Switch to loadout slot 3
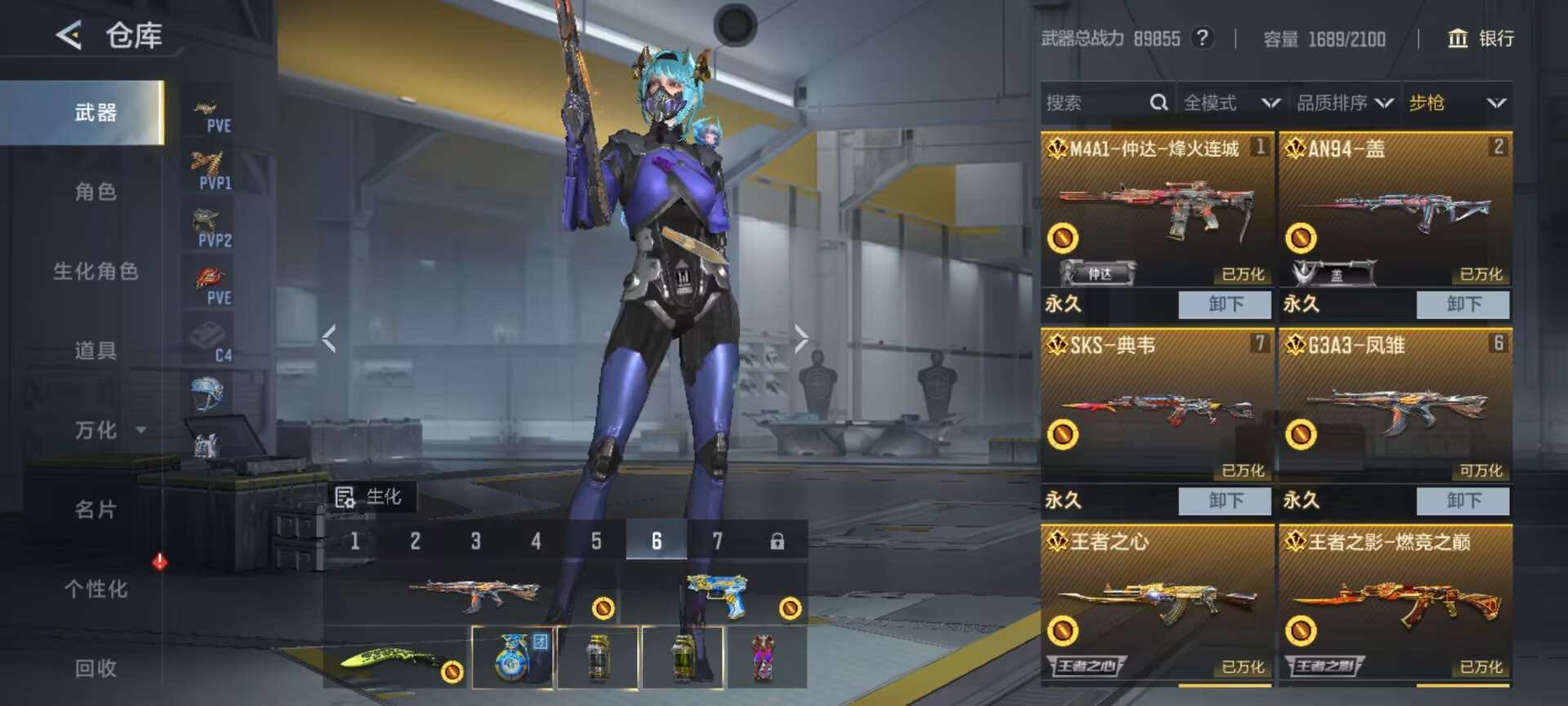The image size is (1568, 706). pos(475,541)
